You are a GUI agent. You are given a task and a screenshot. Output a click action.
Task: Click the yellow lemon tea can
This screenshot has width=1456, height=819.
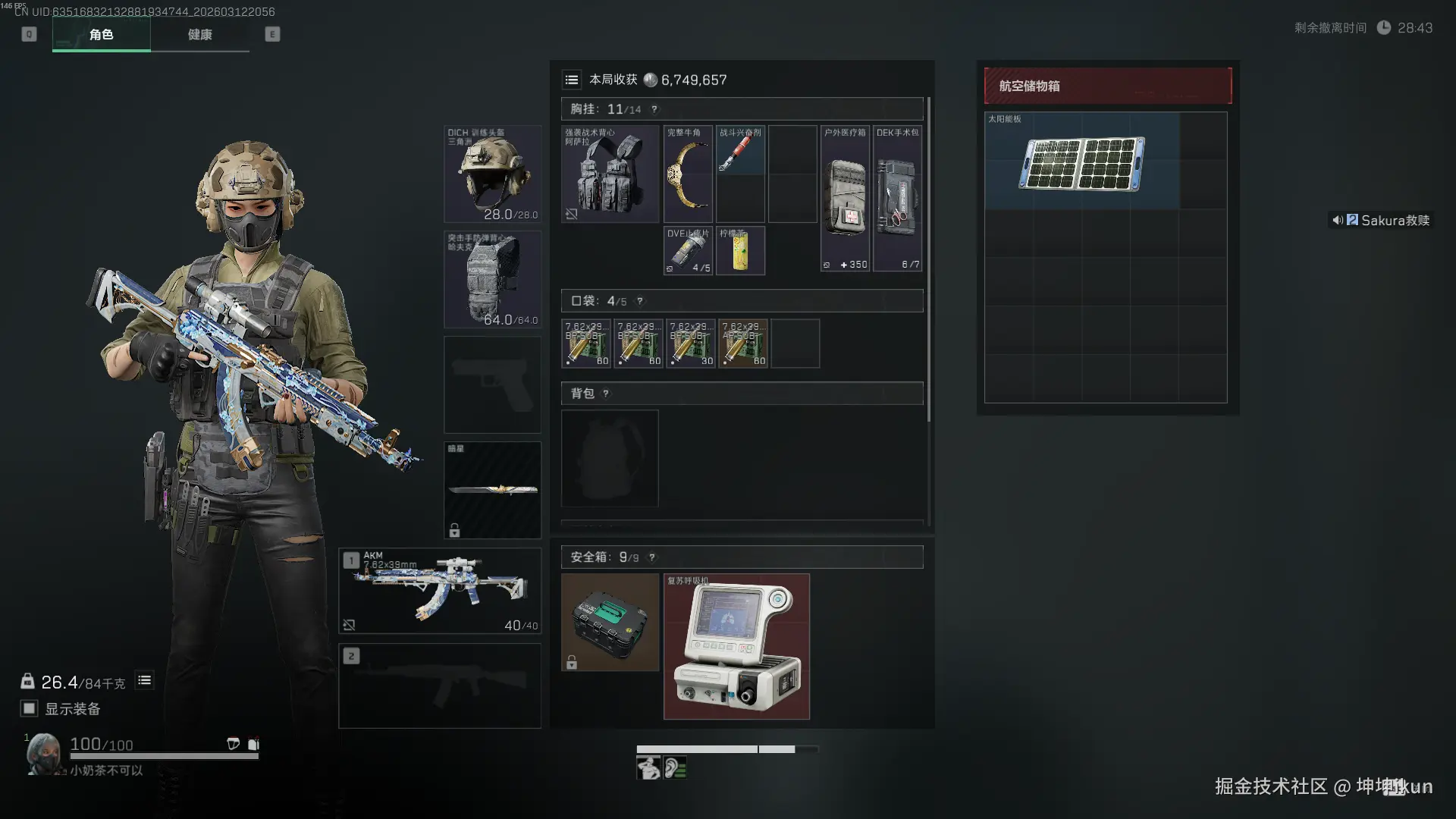click(x=740, y=251)
